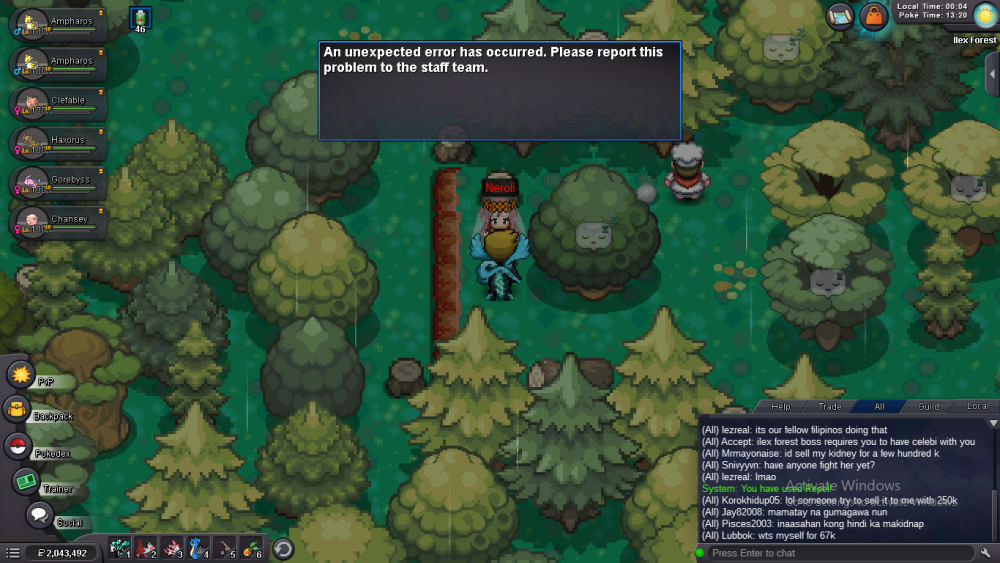Open the orange shopping bag icon
Image resolution: width=1000 pixels, height=563 pixels.
pyautogui.click(x=874, y=16)
